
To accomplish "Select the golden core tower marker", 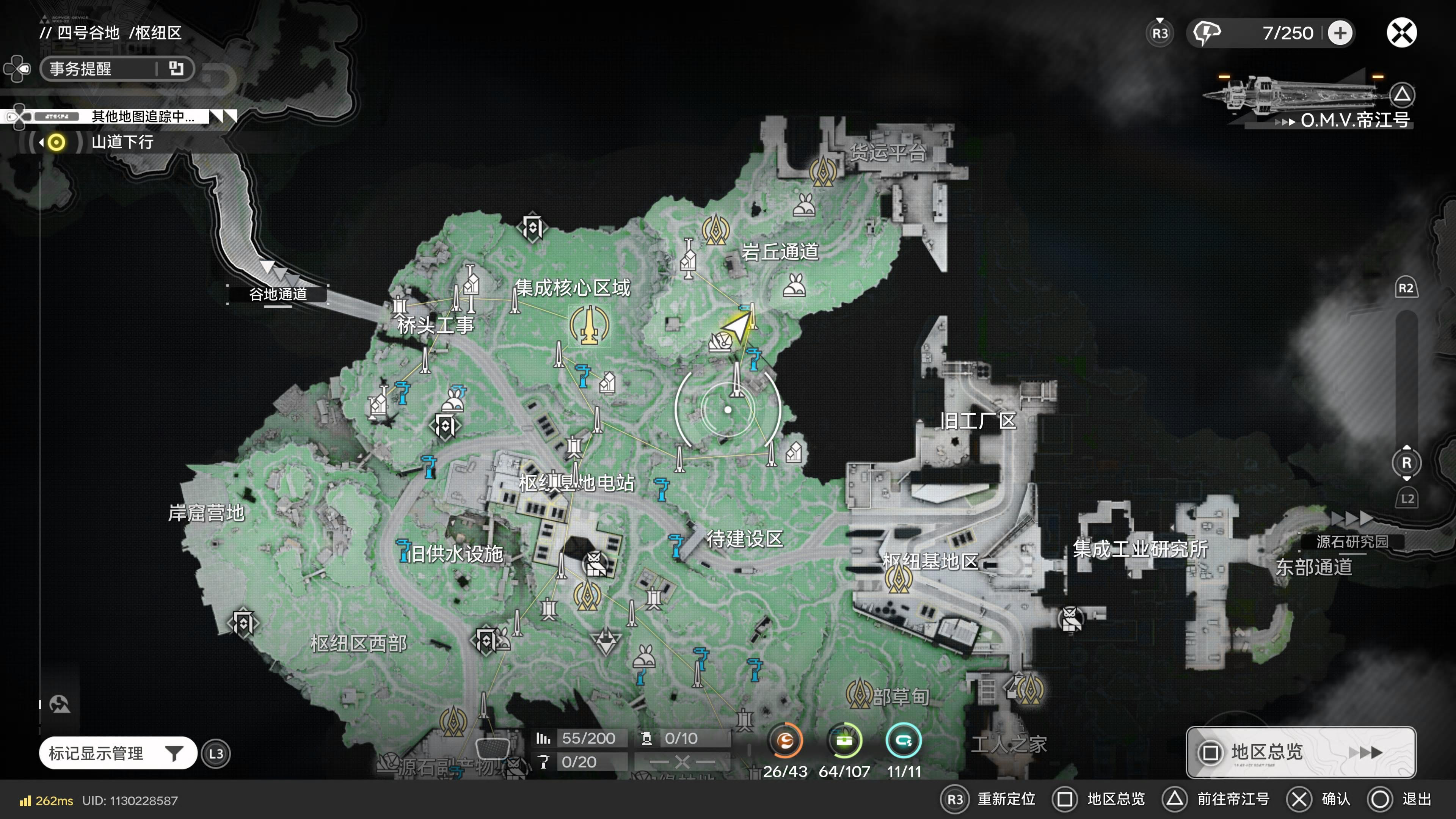I will [x=589, y=326].
